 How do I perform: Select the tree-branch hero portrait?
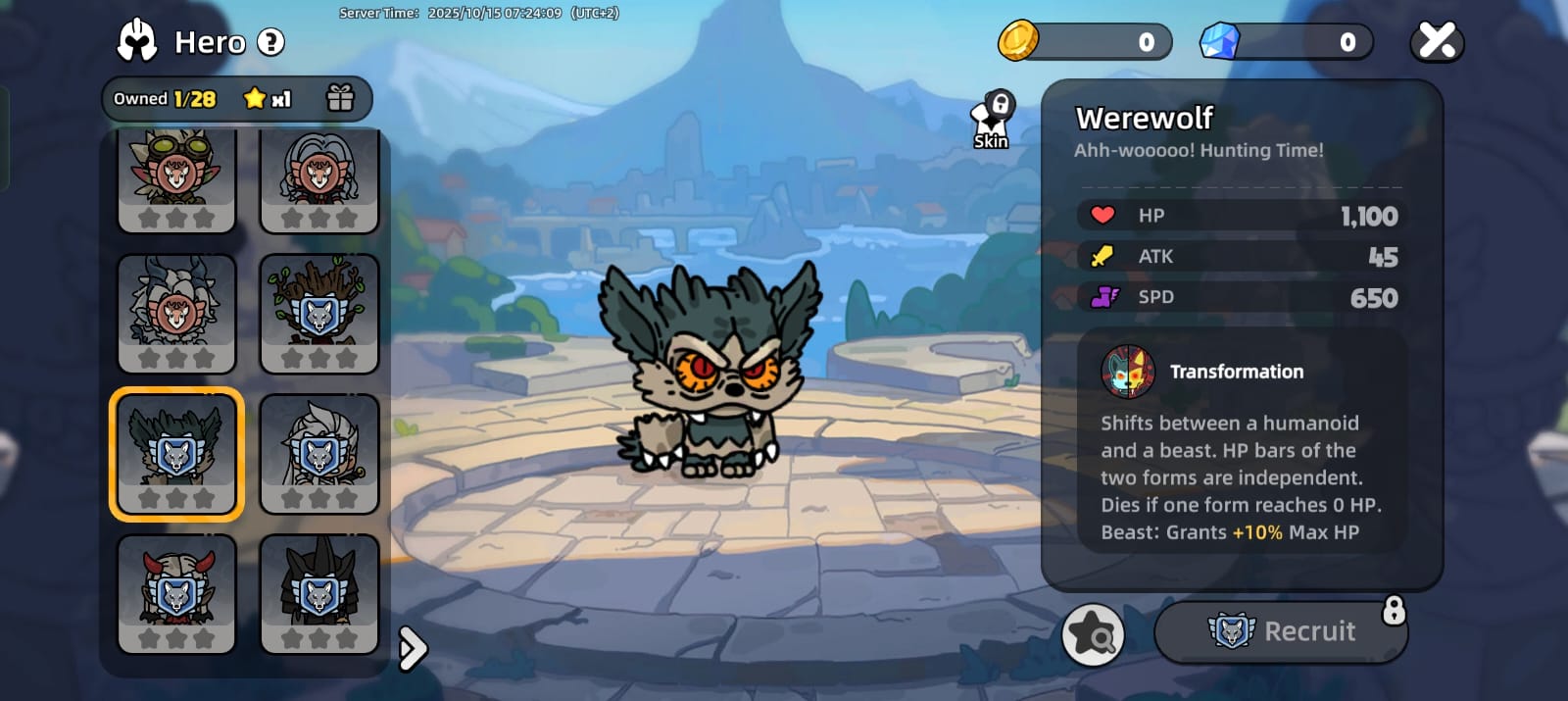(318, 314)
